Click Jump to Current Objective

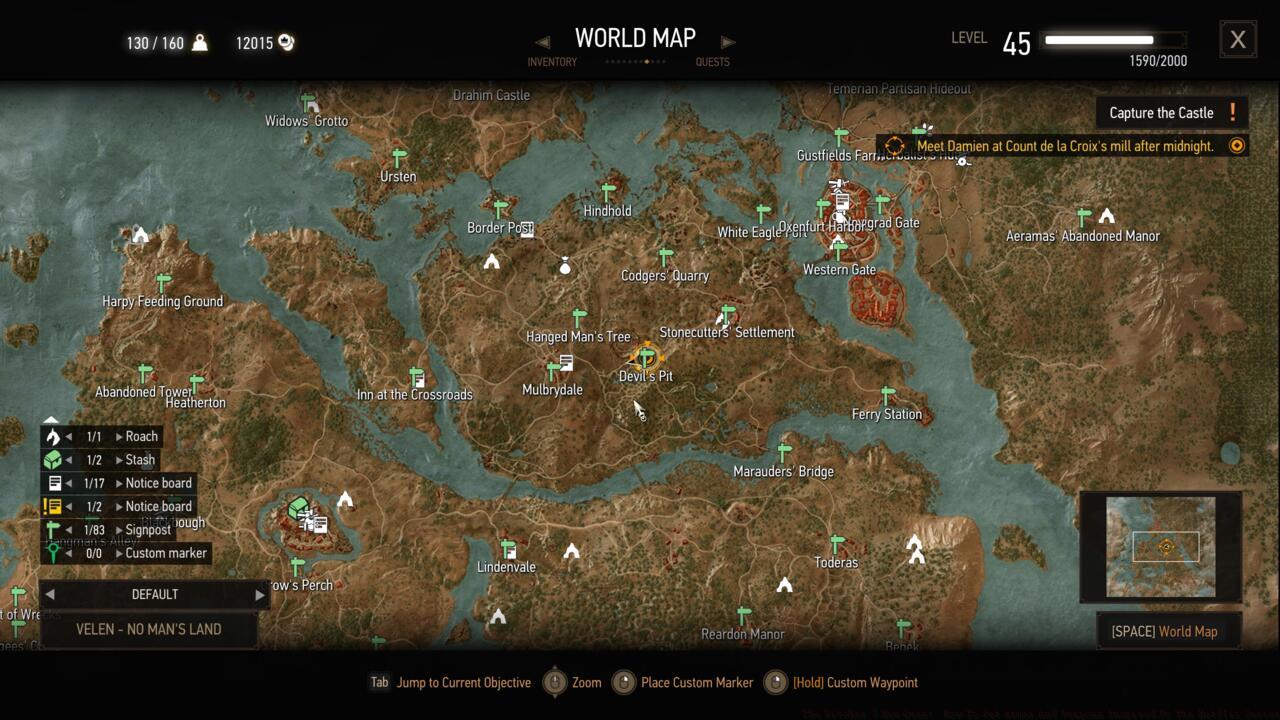tap(463, 682)
